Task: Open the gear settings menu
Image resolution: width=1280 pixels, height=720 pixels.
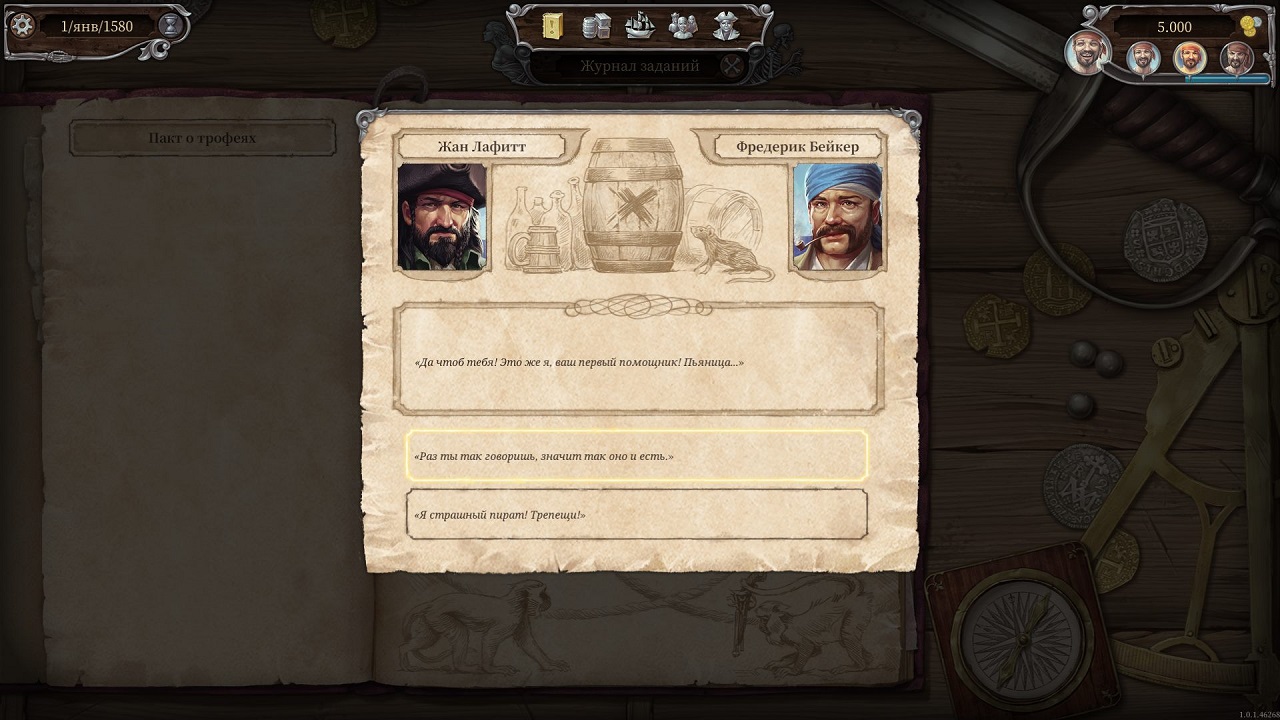Action: (x=23, y=26)
